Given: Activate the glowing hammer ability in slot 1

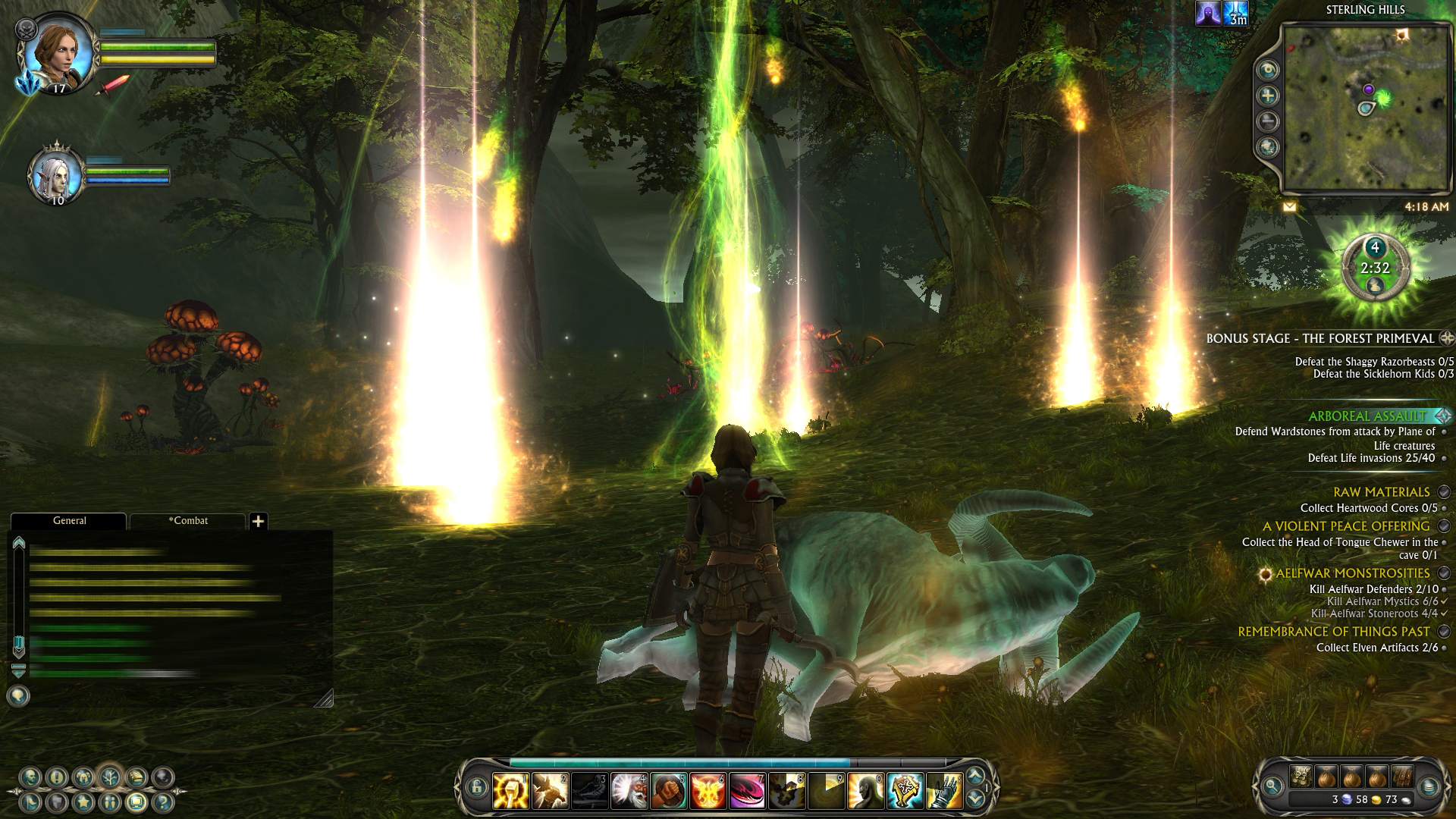Looking at the screenshot, I should (x=510, y=790).
